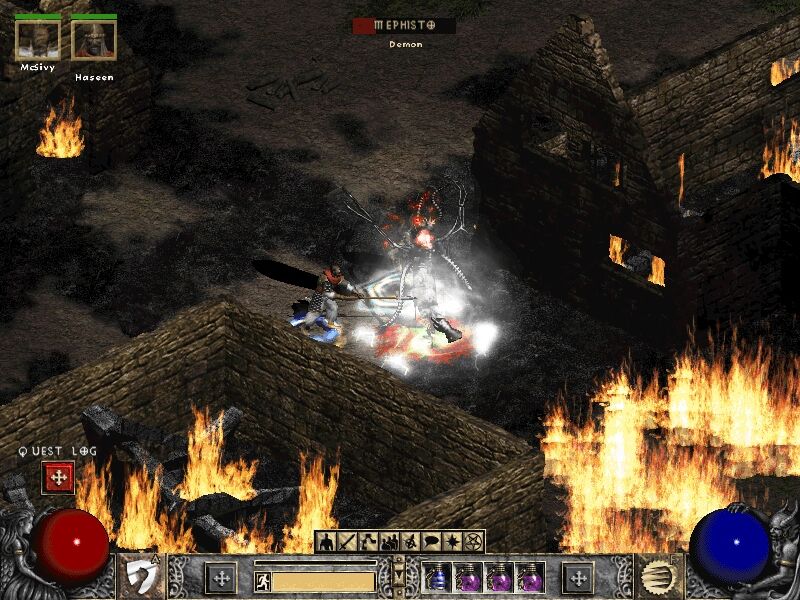Open the right-hand claw skill selector
The height and width of the screenshot is (600, 800).
[658, 577]
